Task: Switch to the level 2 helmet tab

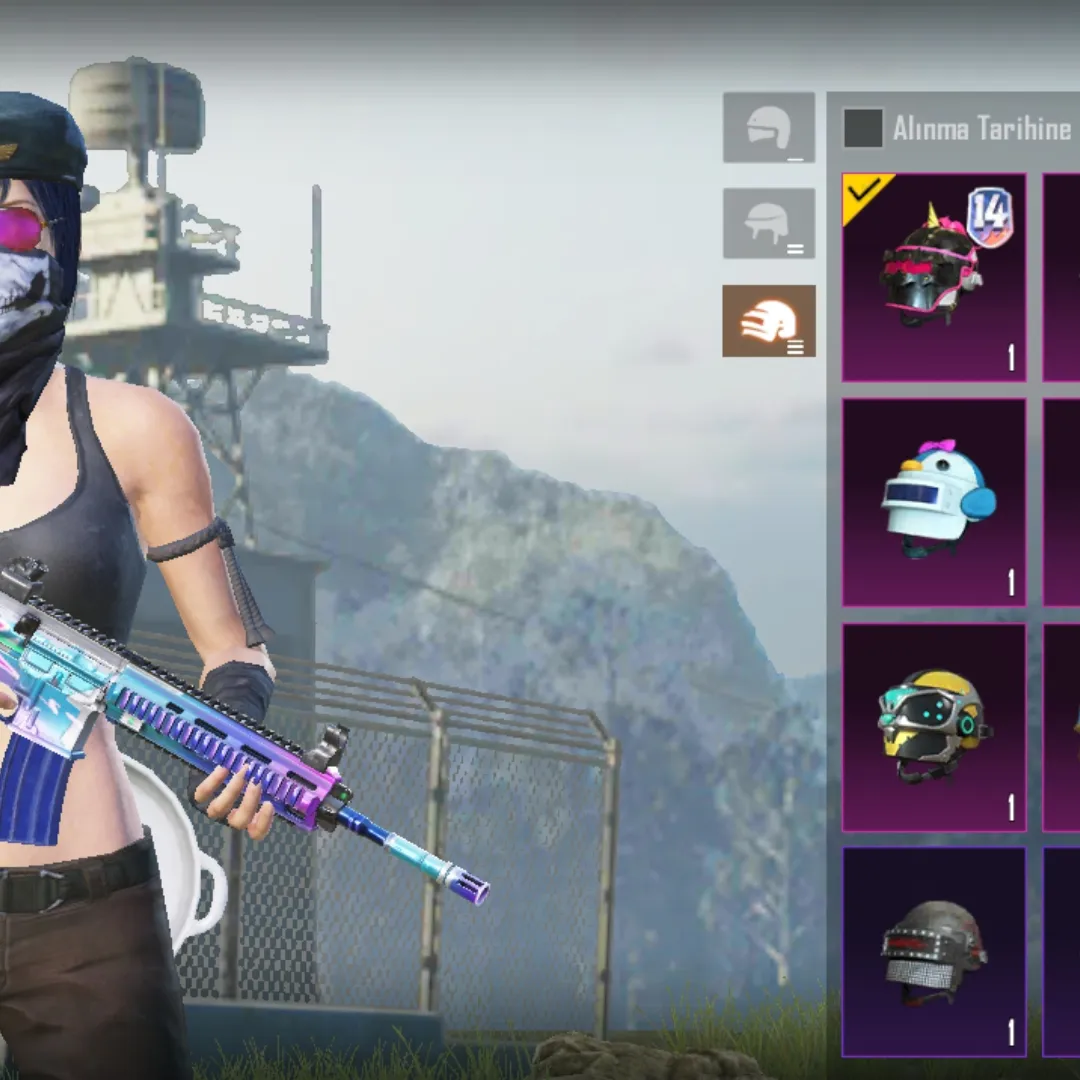Action: tap(769, 223)
